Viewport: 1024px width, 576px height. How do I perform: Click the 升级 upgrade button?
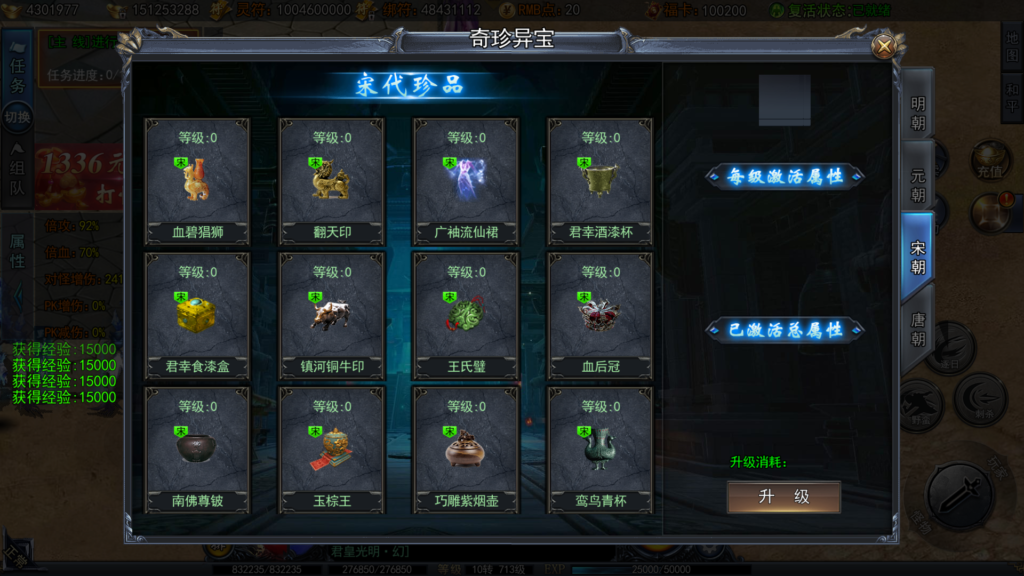tap(783, 497)
